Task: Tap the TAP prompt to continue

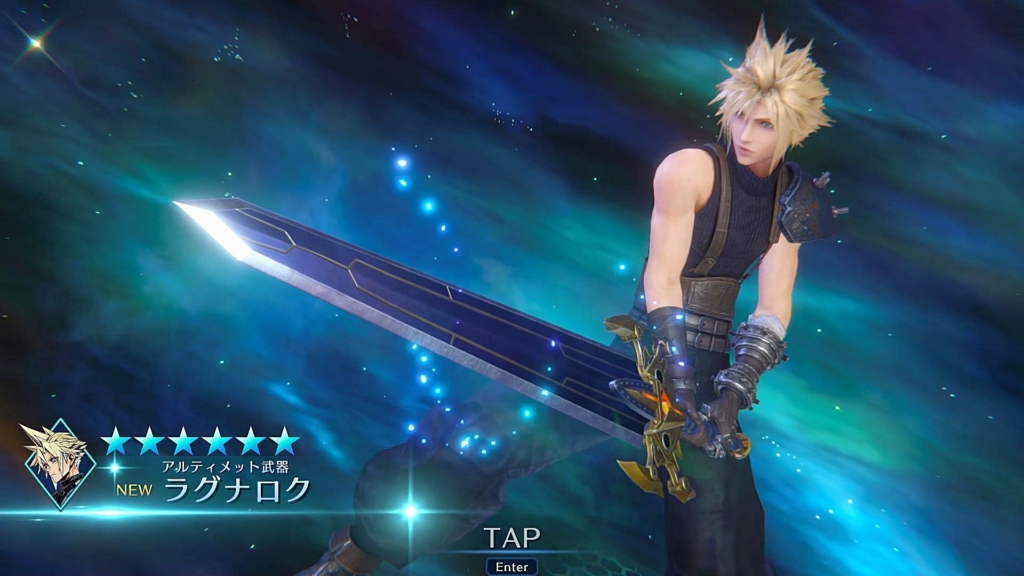Action: (x=512, y=538)
